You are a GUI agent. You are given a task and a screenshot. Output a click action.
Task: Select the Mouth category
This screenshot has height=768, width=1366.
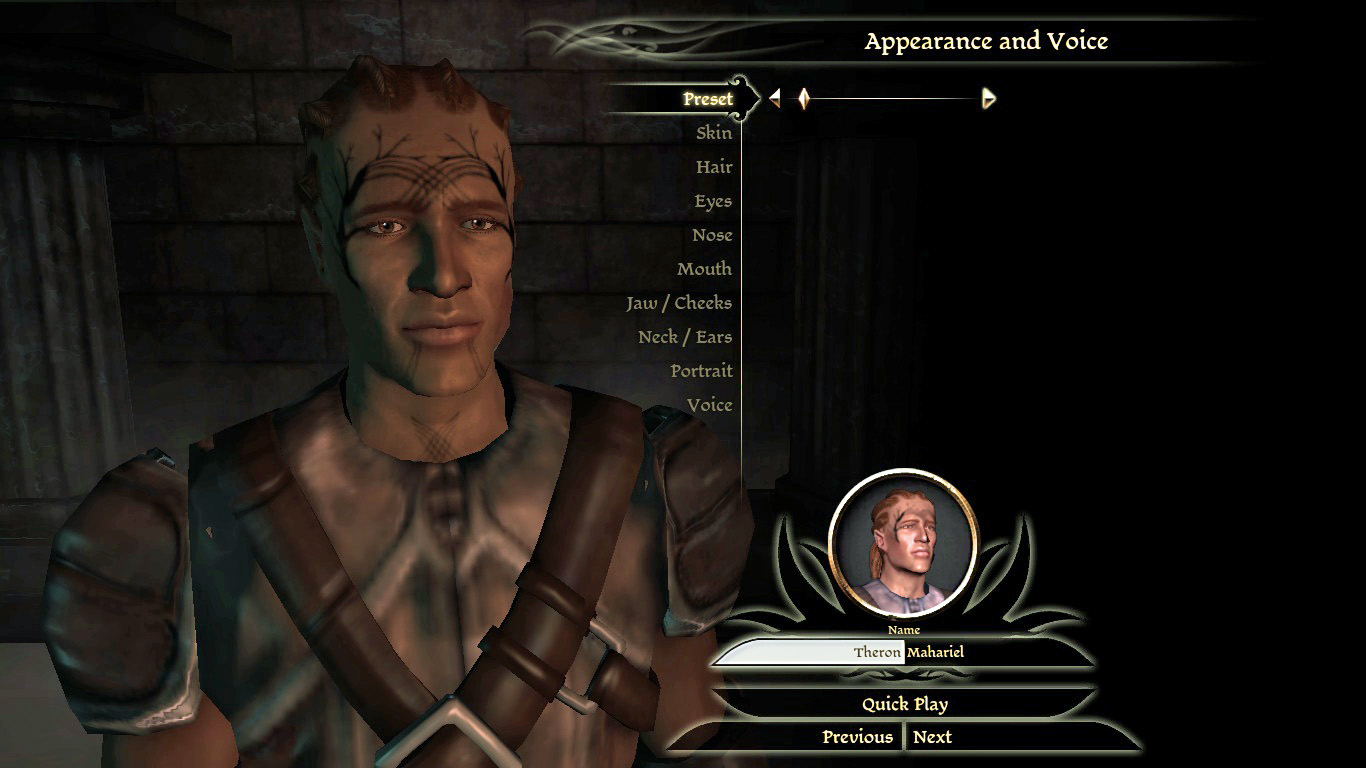tap(704, 269)
